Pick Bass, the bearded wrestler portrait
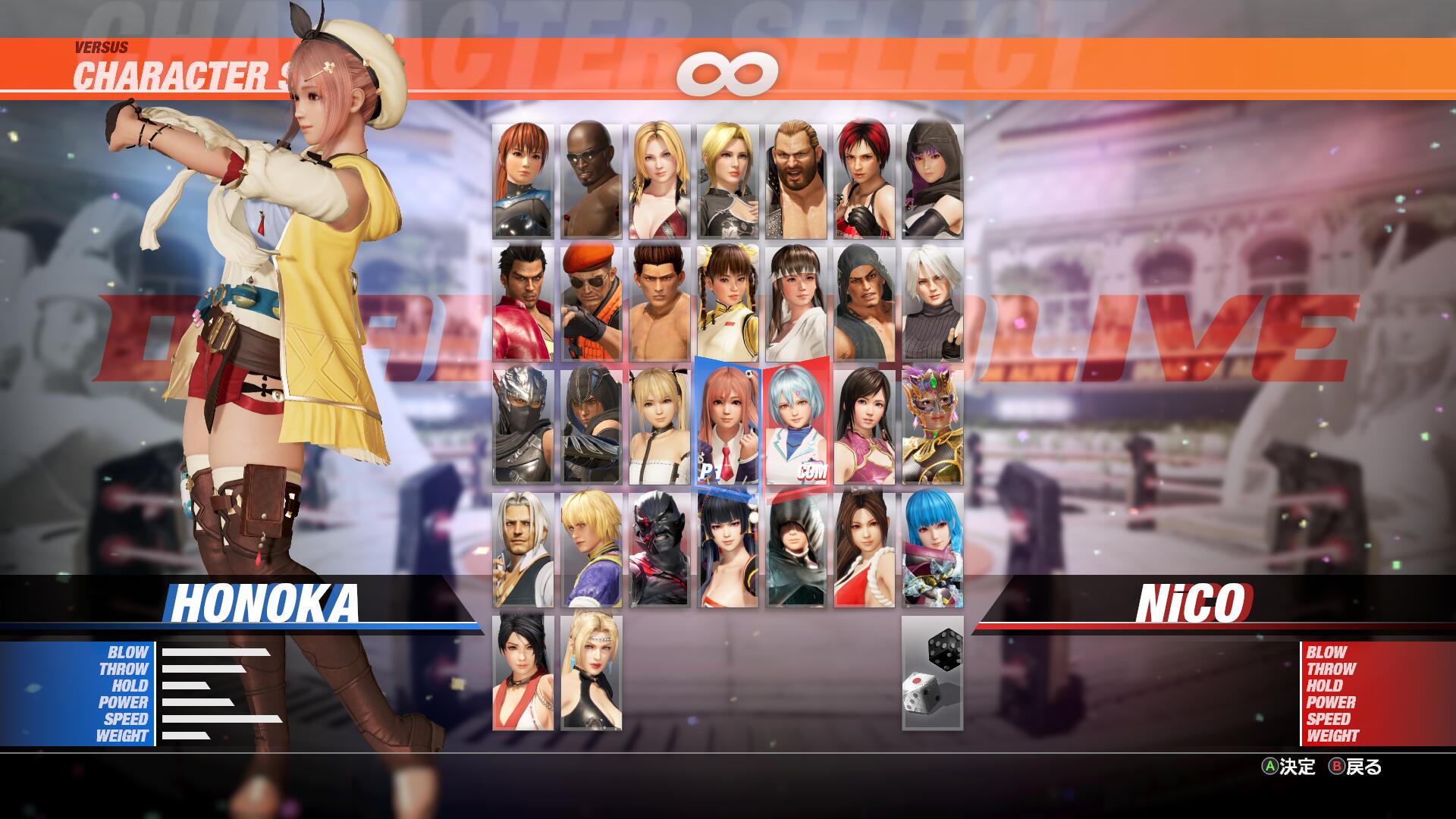Viewport: 1456px width, 819px height. 795,181
